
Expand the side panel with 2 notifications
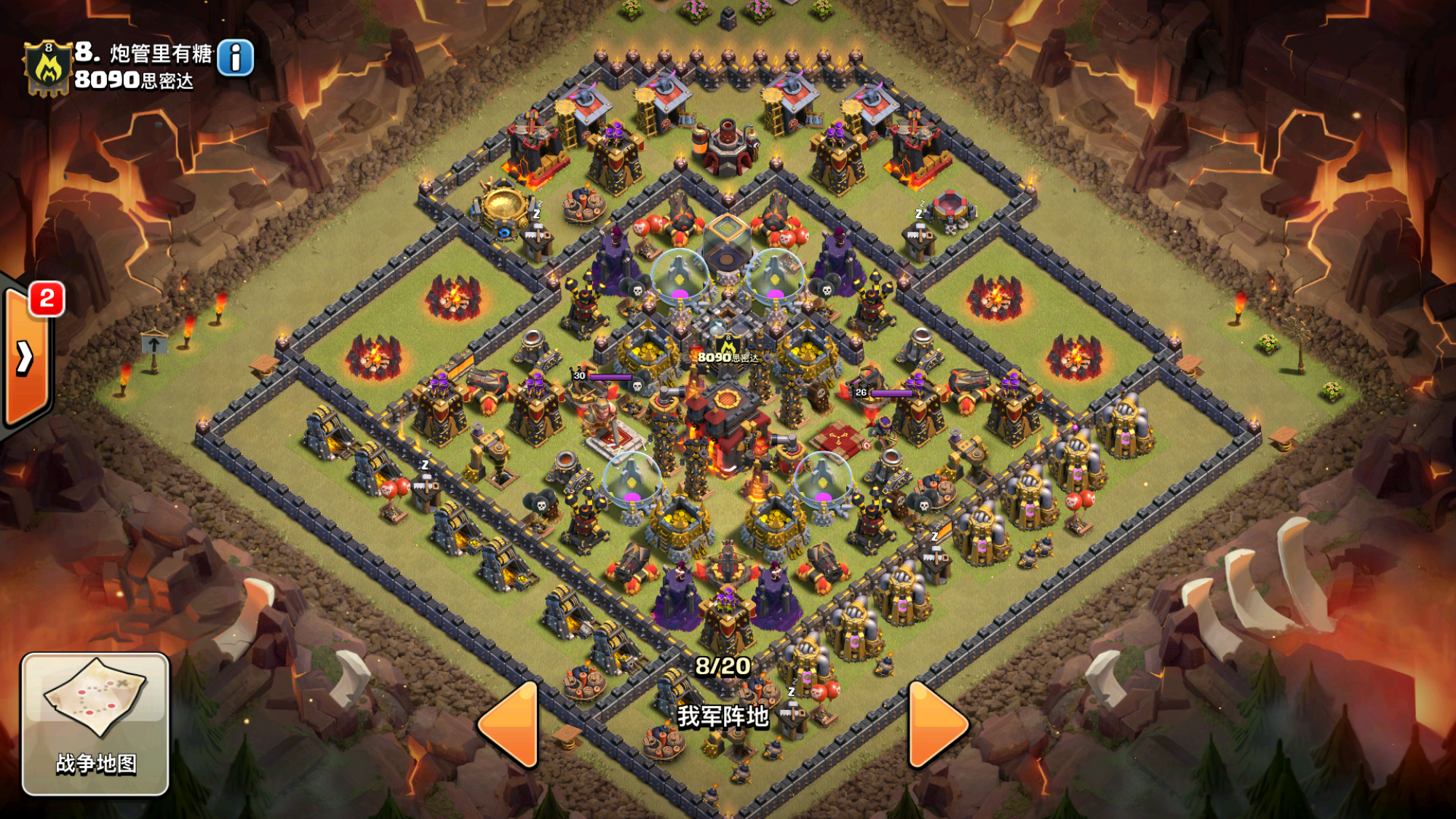click(26, 358)
